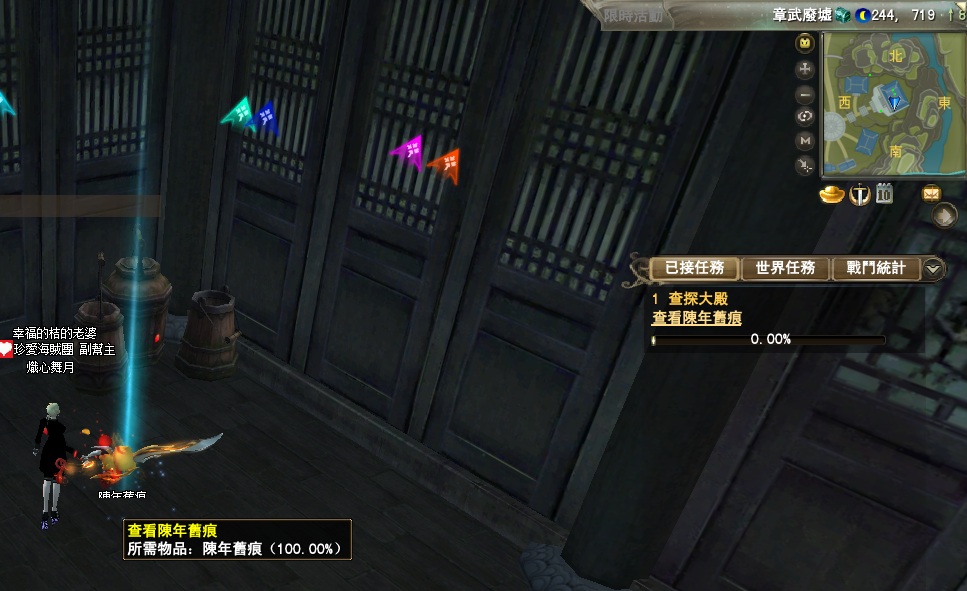The width and height of the screenshot is (967, 591).
Task: Click the gold ingot shop icon
Action: click(832, 194)
